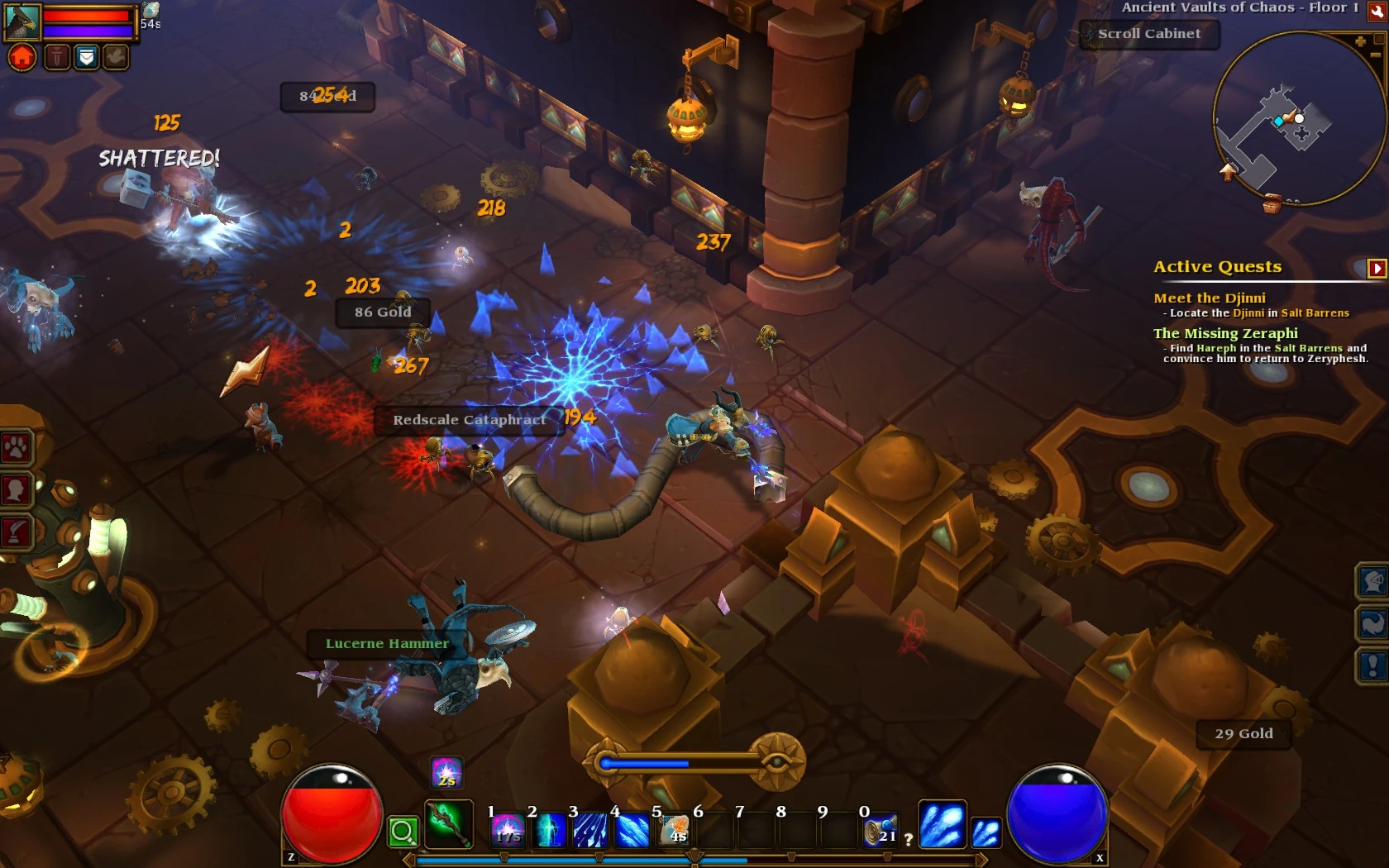Open the town portal icon below the health bar
Screen dimensions: 1389x868
(22, 56)
